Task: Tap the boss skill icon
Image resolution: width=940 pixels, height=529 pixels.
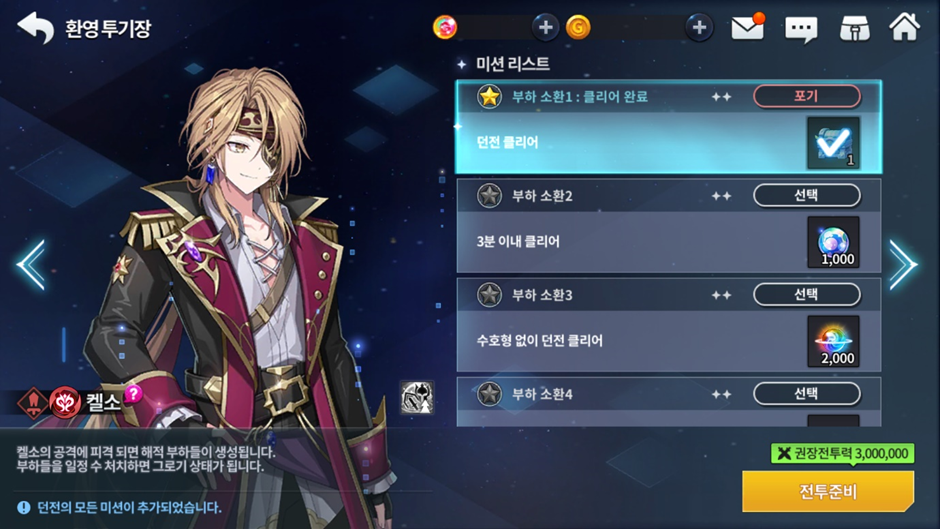Action: 416,397
